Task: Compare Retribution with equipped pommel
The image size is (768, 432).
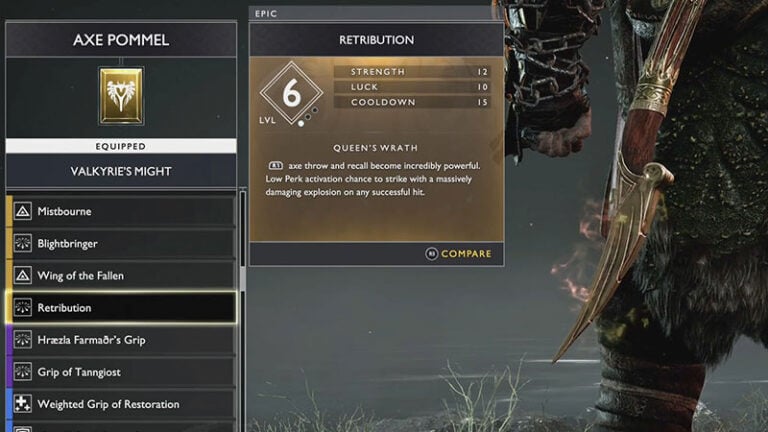Action: (458, 254)
